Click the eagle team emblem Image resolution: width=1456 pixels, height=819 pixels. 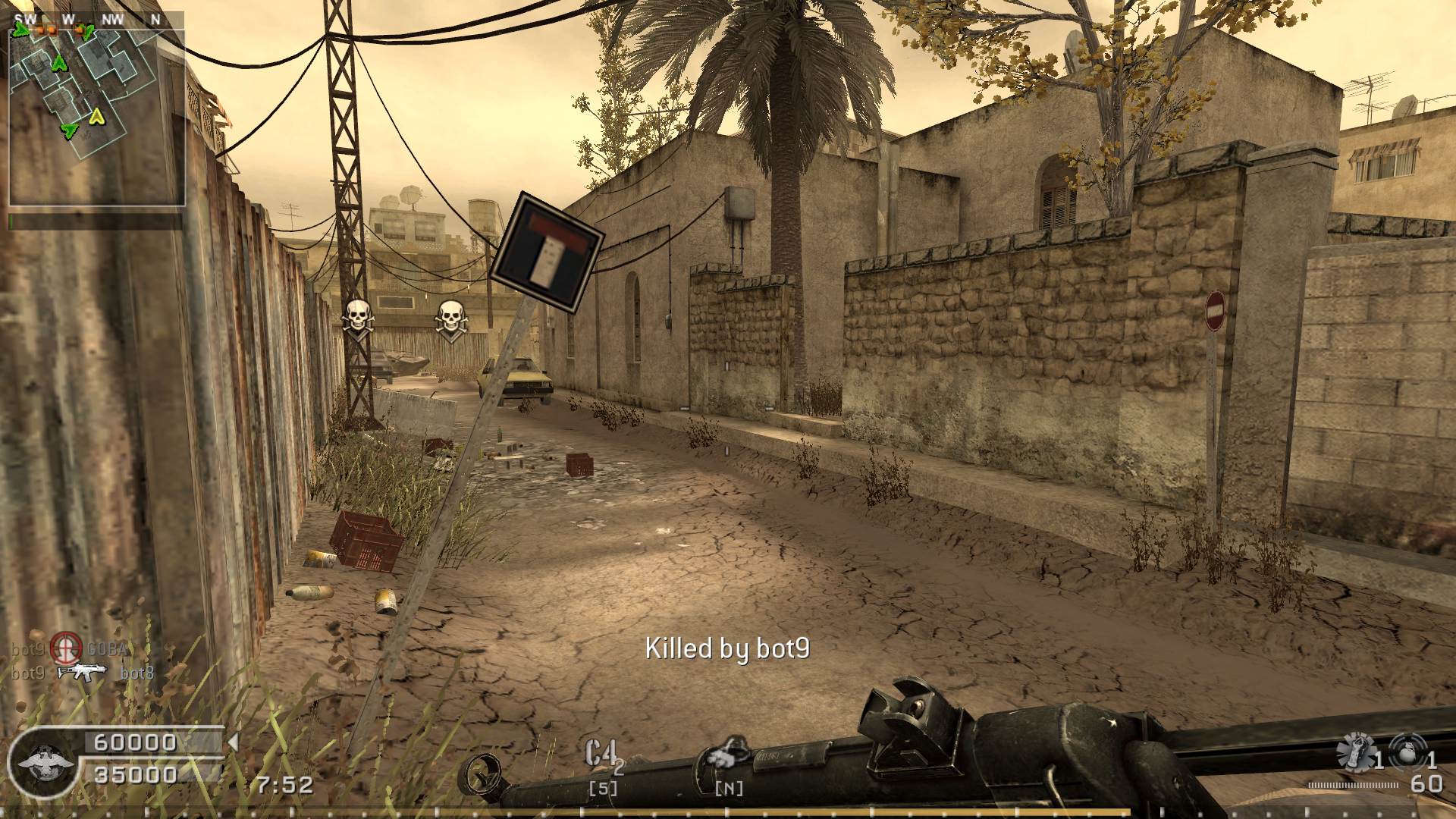click(45, 762)
